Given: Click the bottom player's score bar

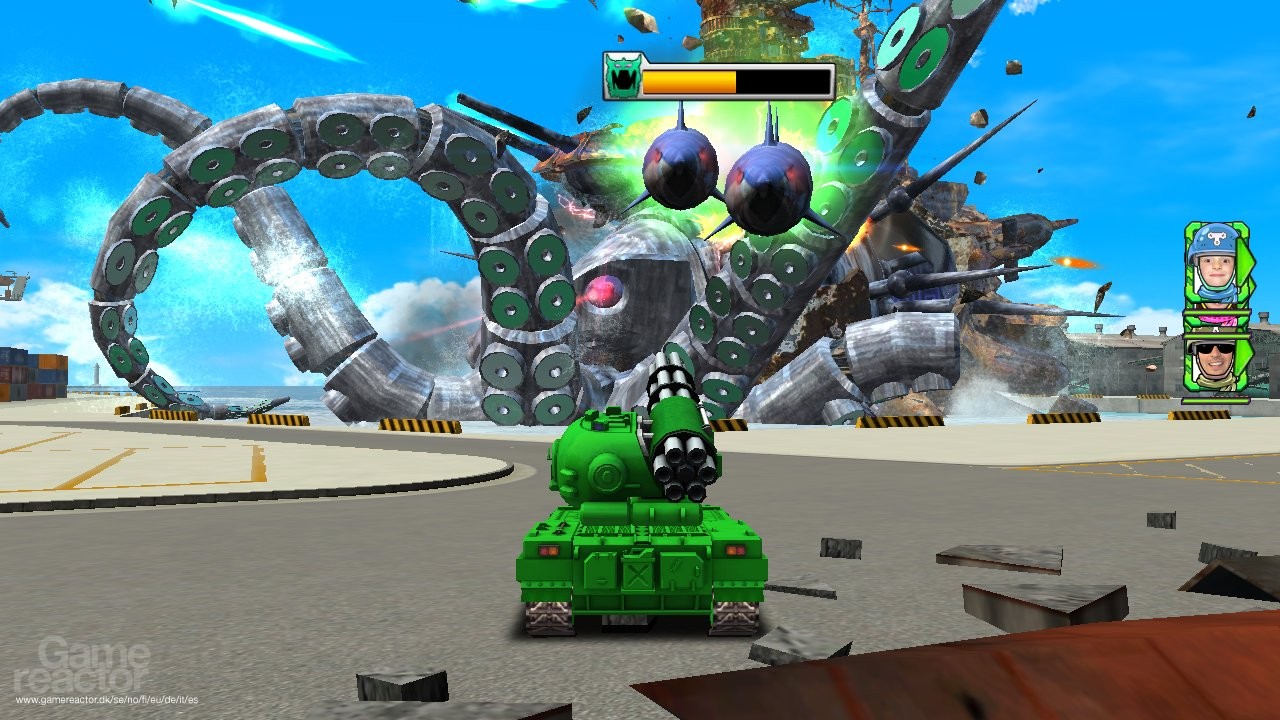Looking at the screenshot, I should 1217,403.
